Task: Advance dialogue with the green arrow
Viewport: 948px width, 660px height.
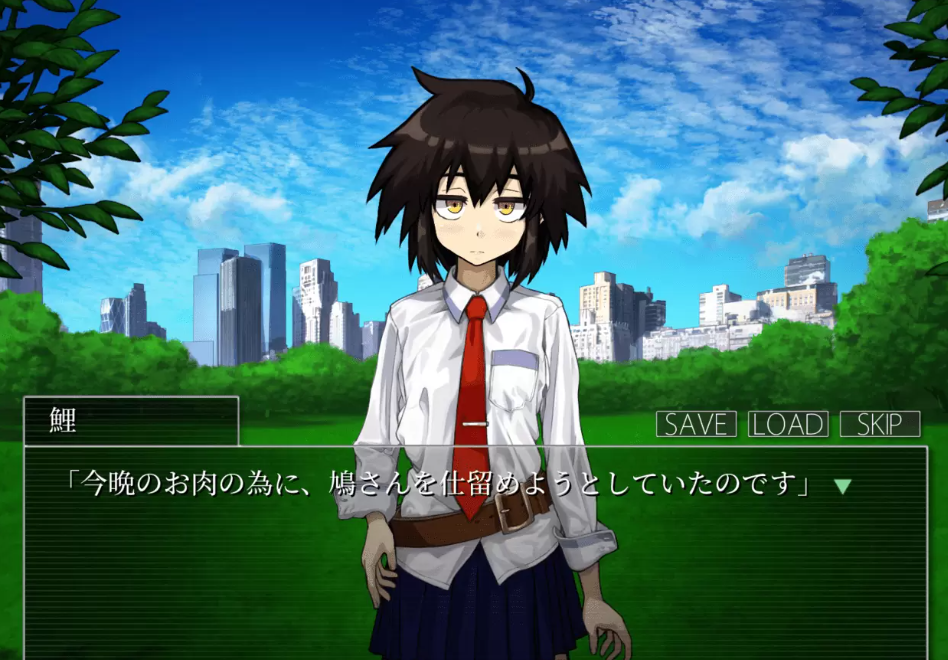Action: pos(843,486)
